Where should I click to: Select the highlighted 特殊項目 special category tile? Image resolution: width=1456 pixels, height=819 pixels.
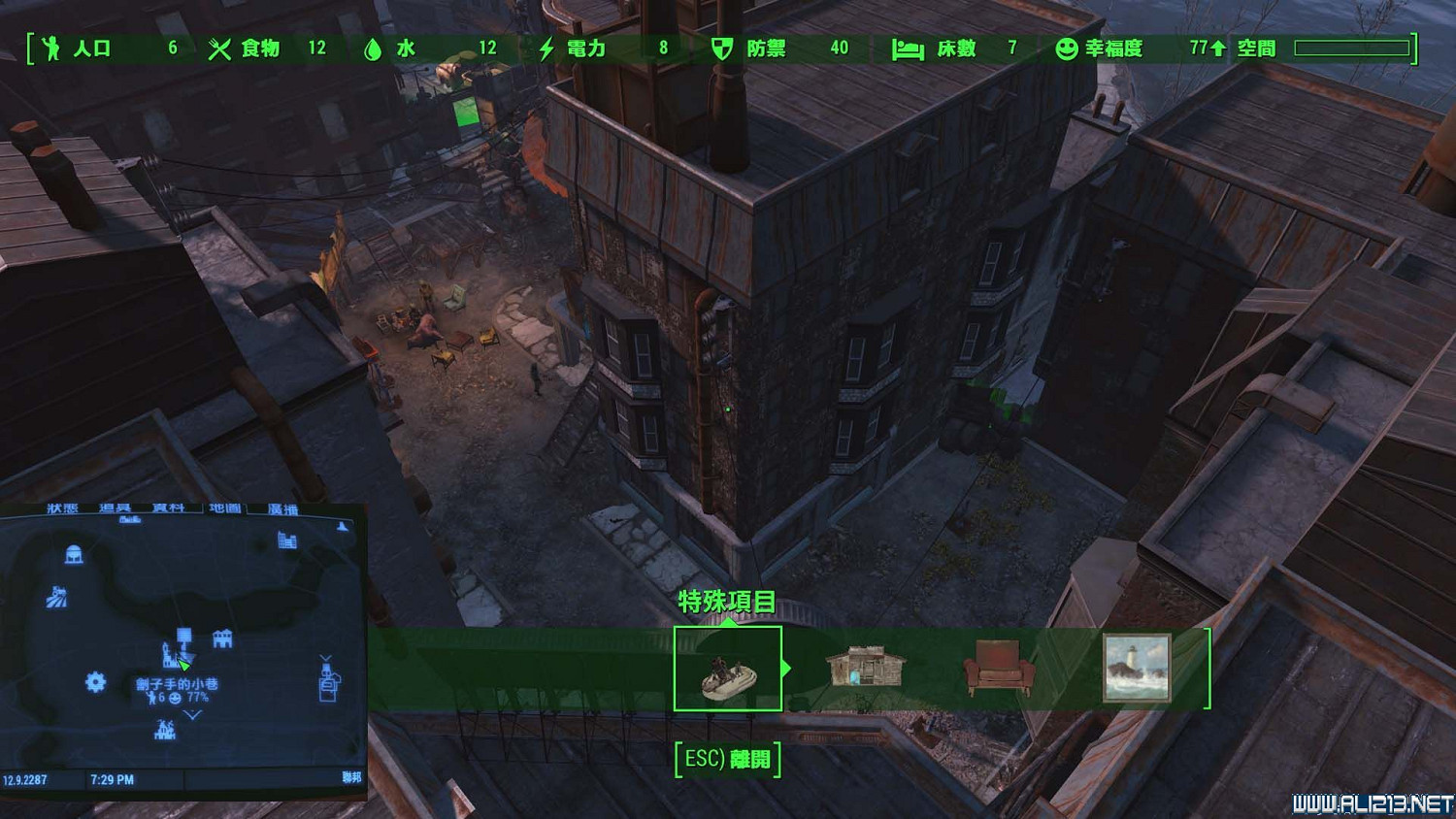[727, 669]
